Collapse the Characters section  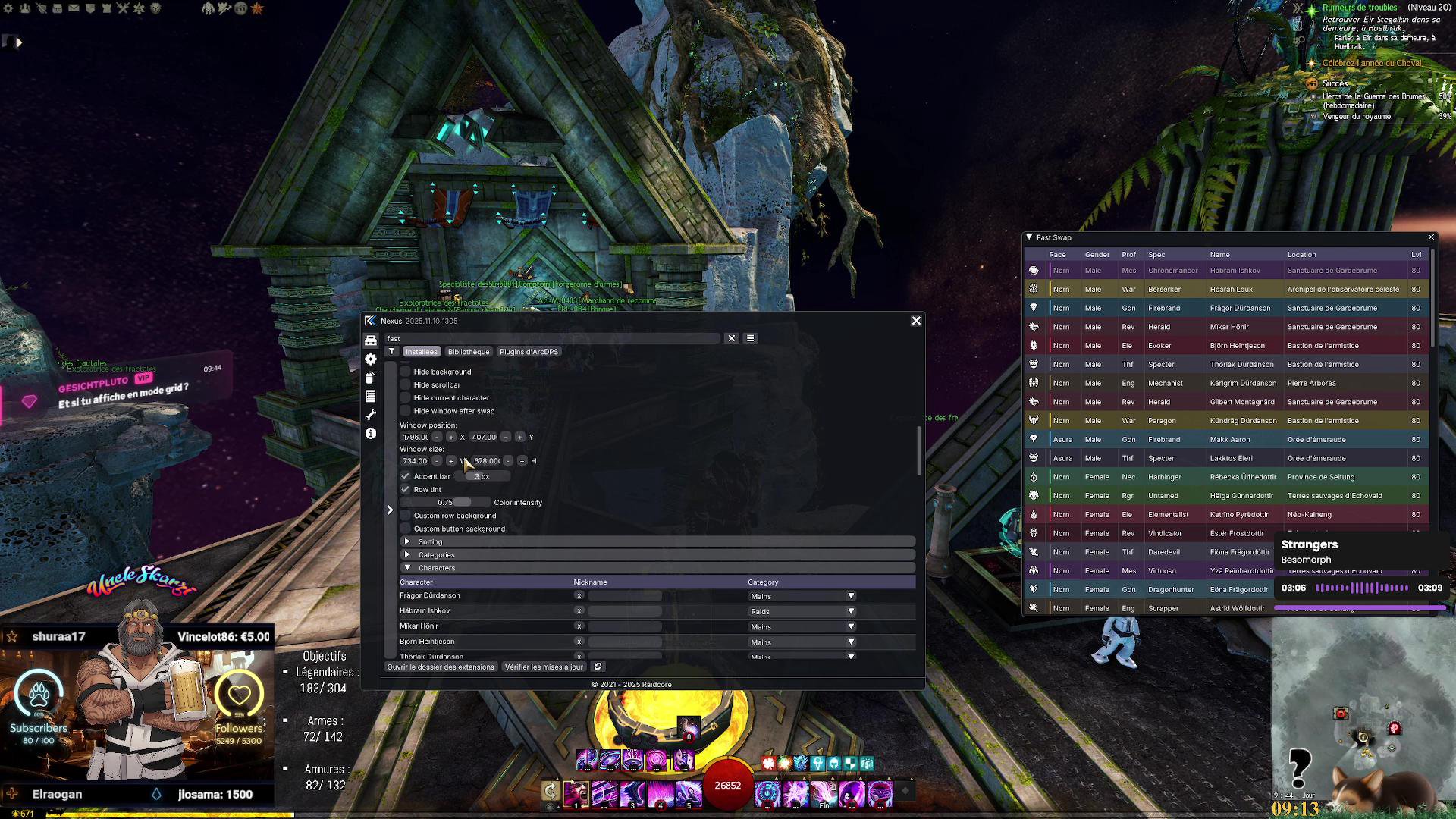[408, 567]
